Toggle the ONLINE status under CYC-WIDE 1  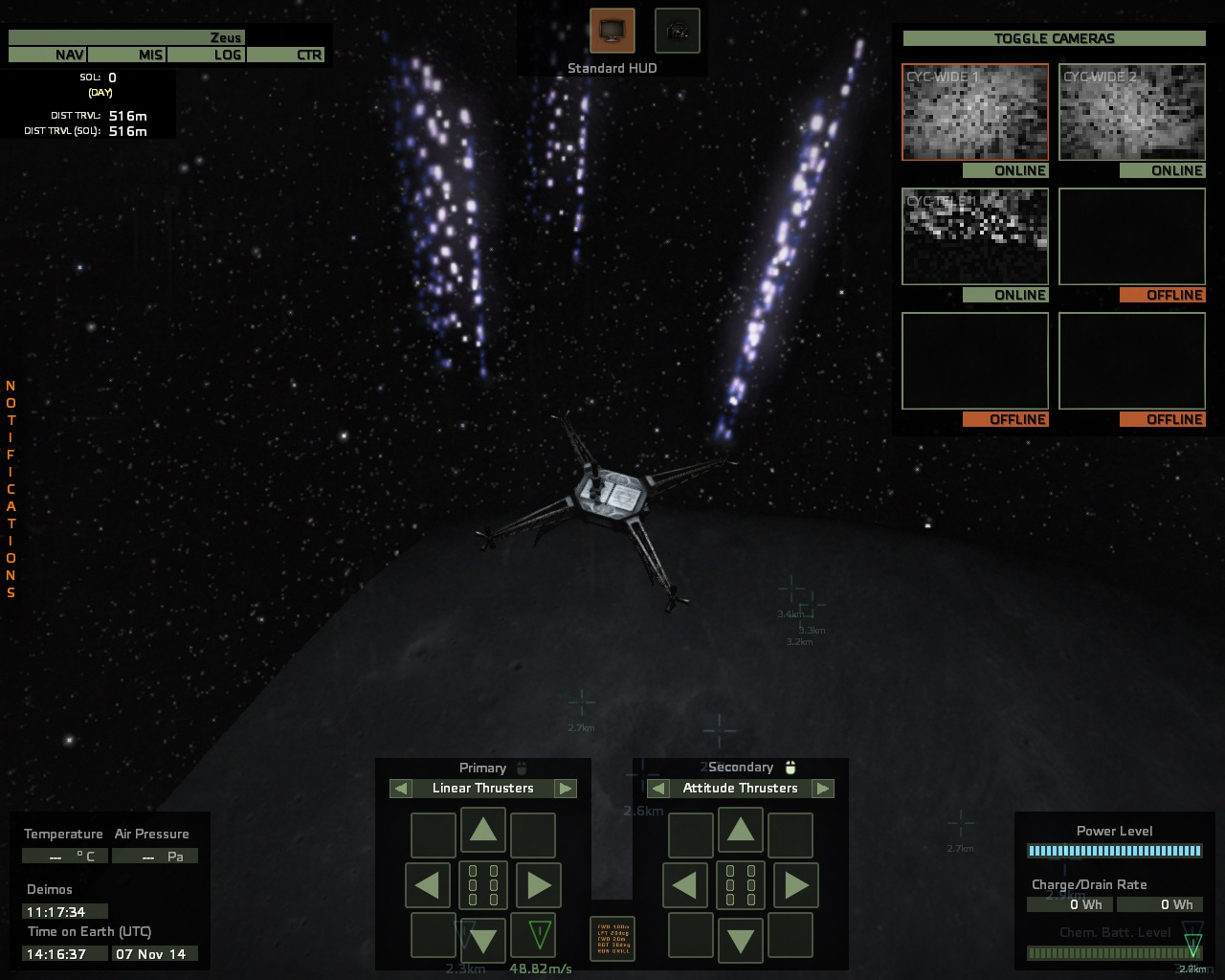(x=1005, y=170)
